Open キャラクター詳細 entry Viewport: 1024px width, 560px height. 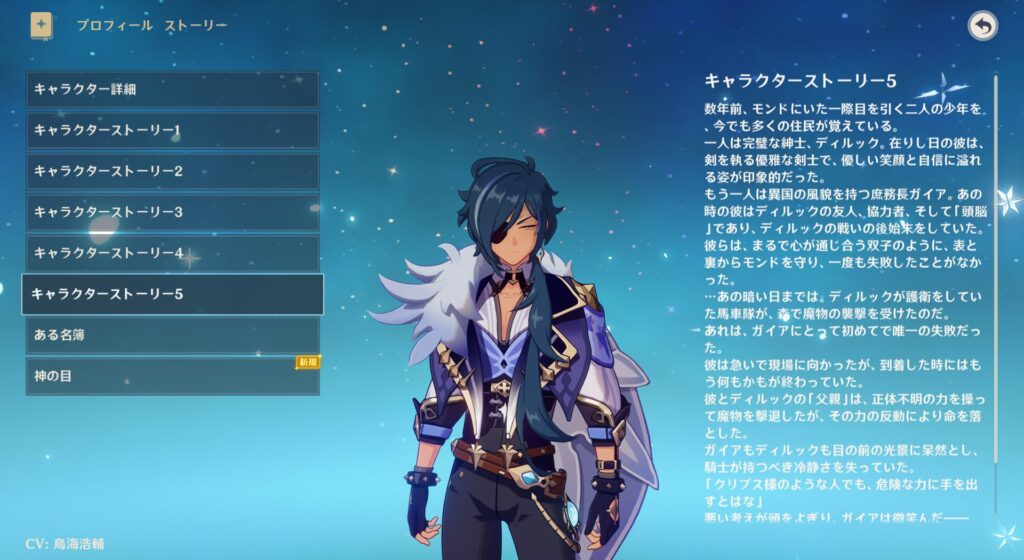coord(172,89)
